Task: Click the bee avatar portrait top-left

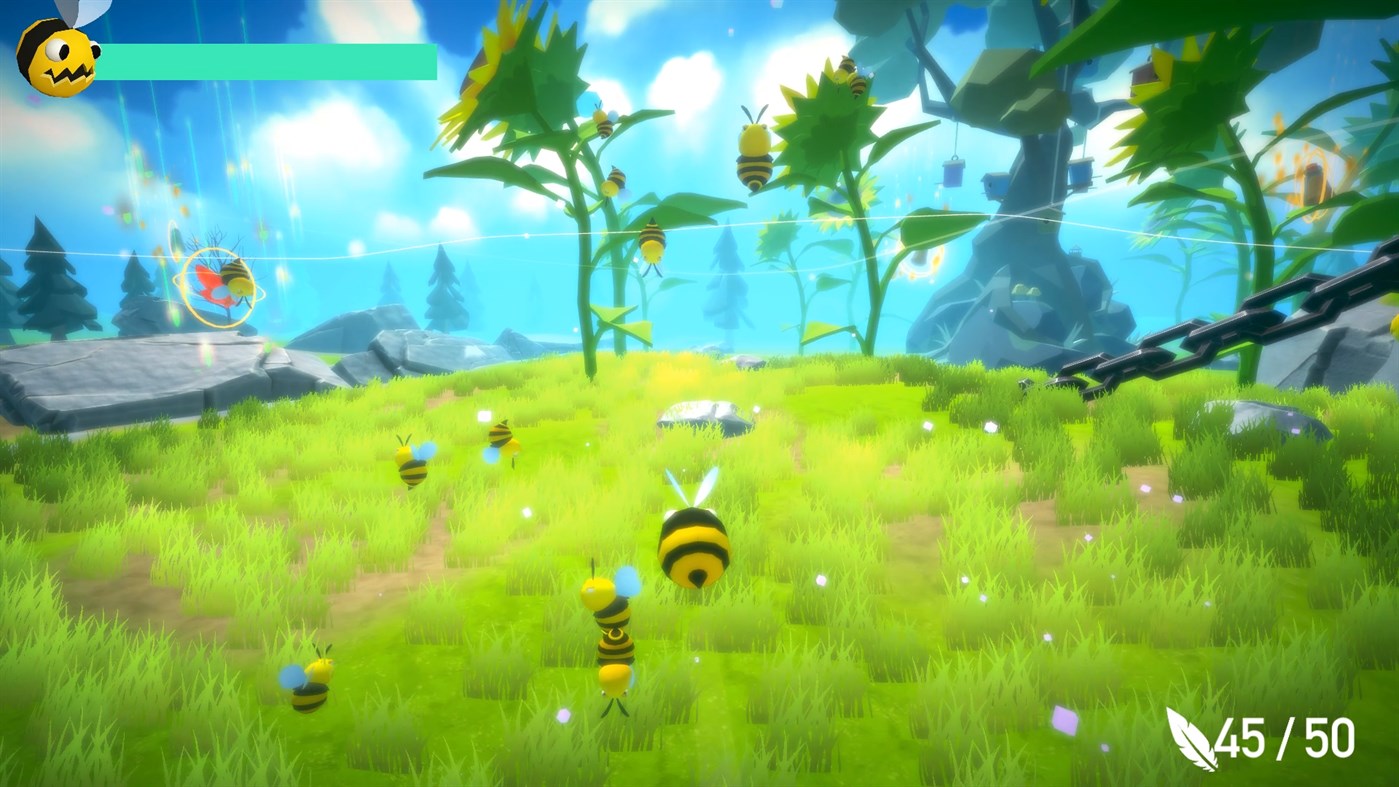Action: click(55, 55)
